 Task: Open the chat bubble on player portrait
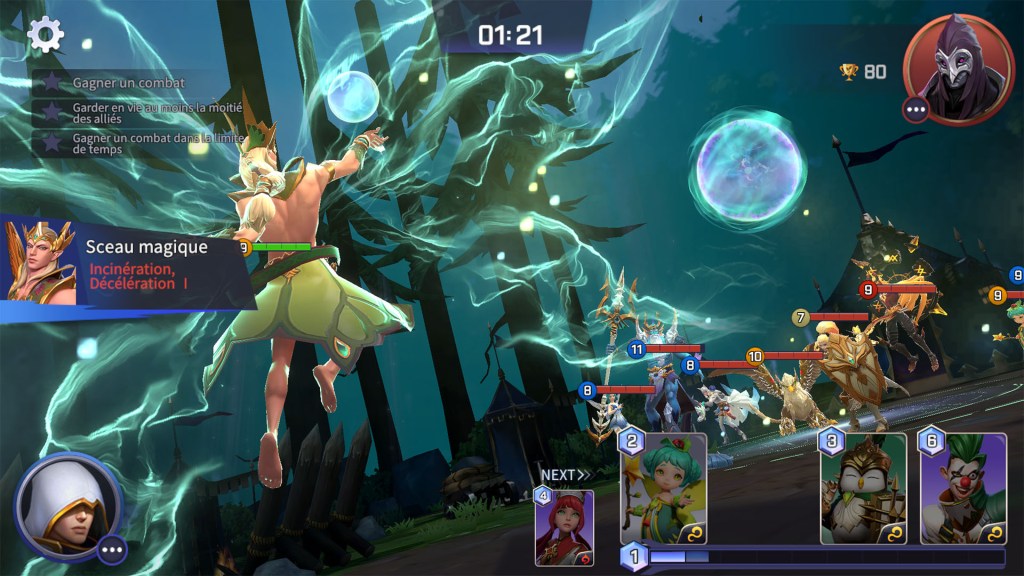click(x=111, y=549)
